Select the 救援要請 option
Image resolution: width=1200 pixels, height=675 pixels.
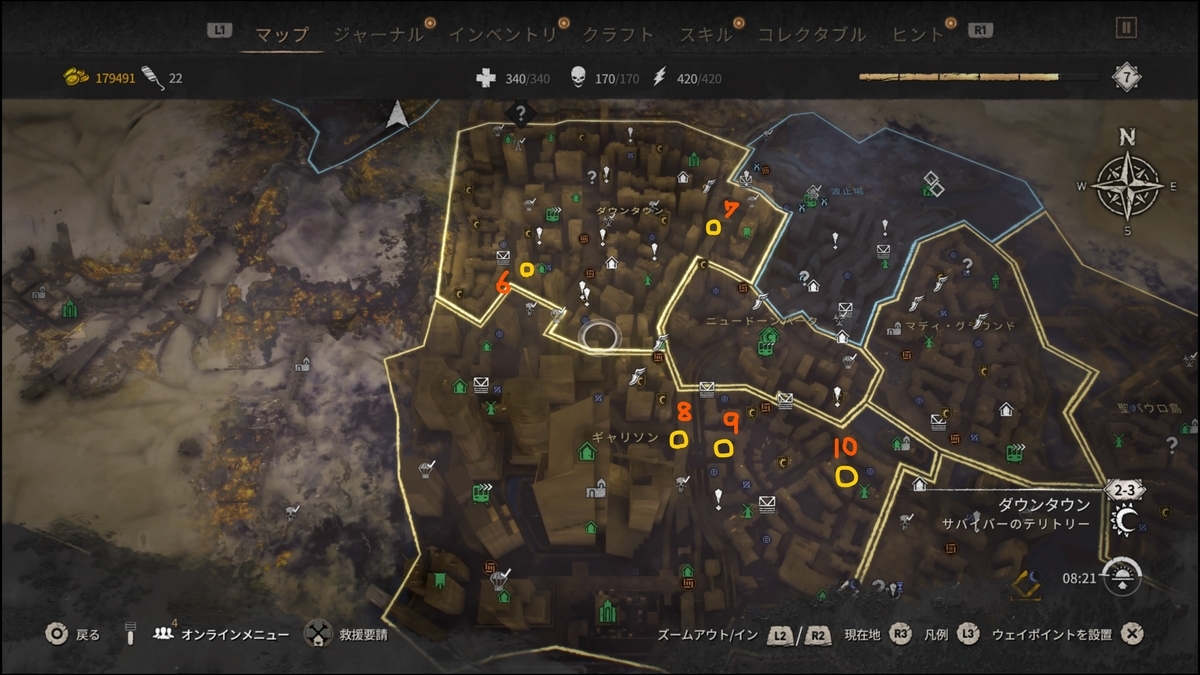pyautogui.click(x=361, y=634)
